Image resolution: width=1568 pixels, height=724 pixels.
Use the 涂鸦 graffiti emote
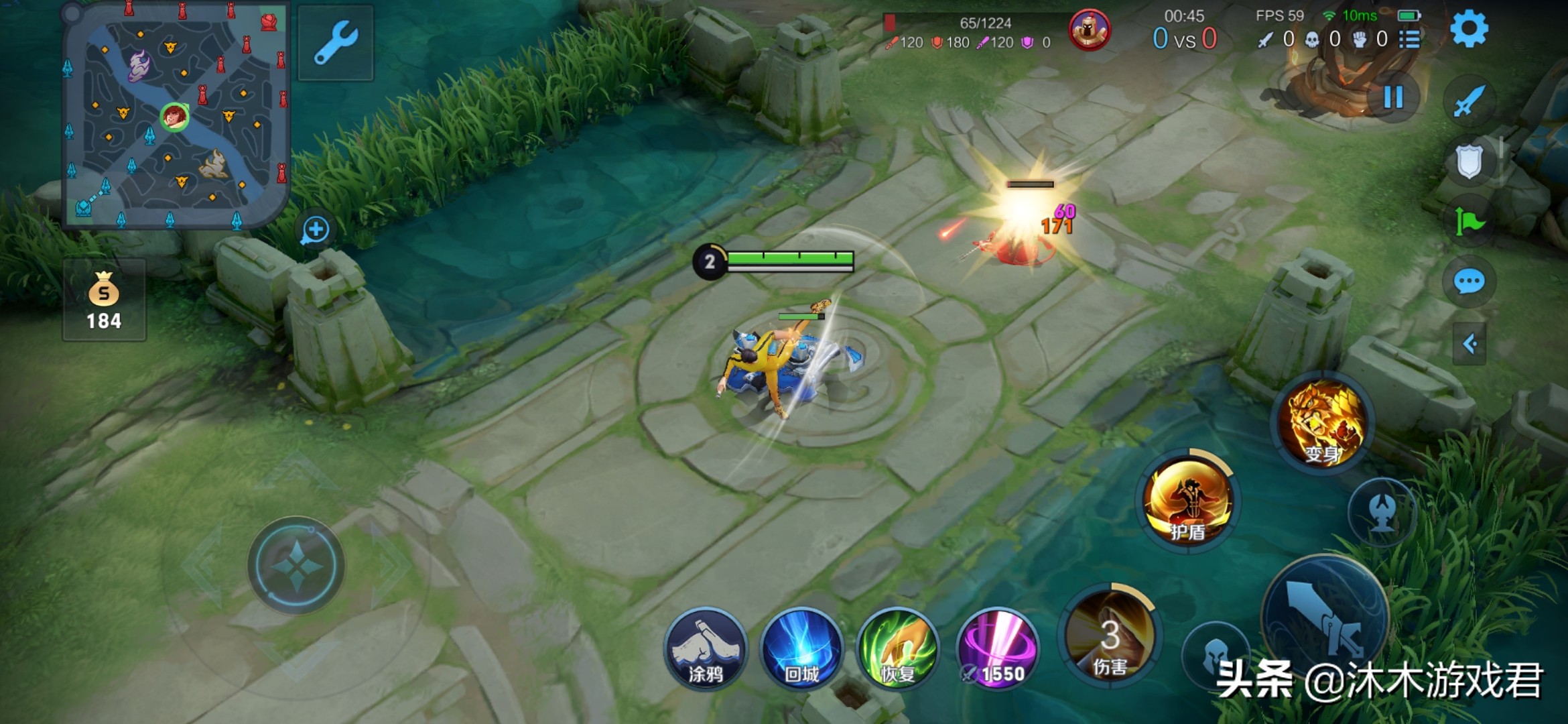[x=705, y=649]
